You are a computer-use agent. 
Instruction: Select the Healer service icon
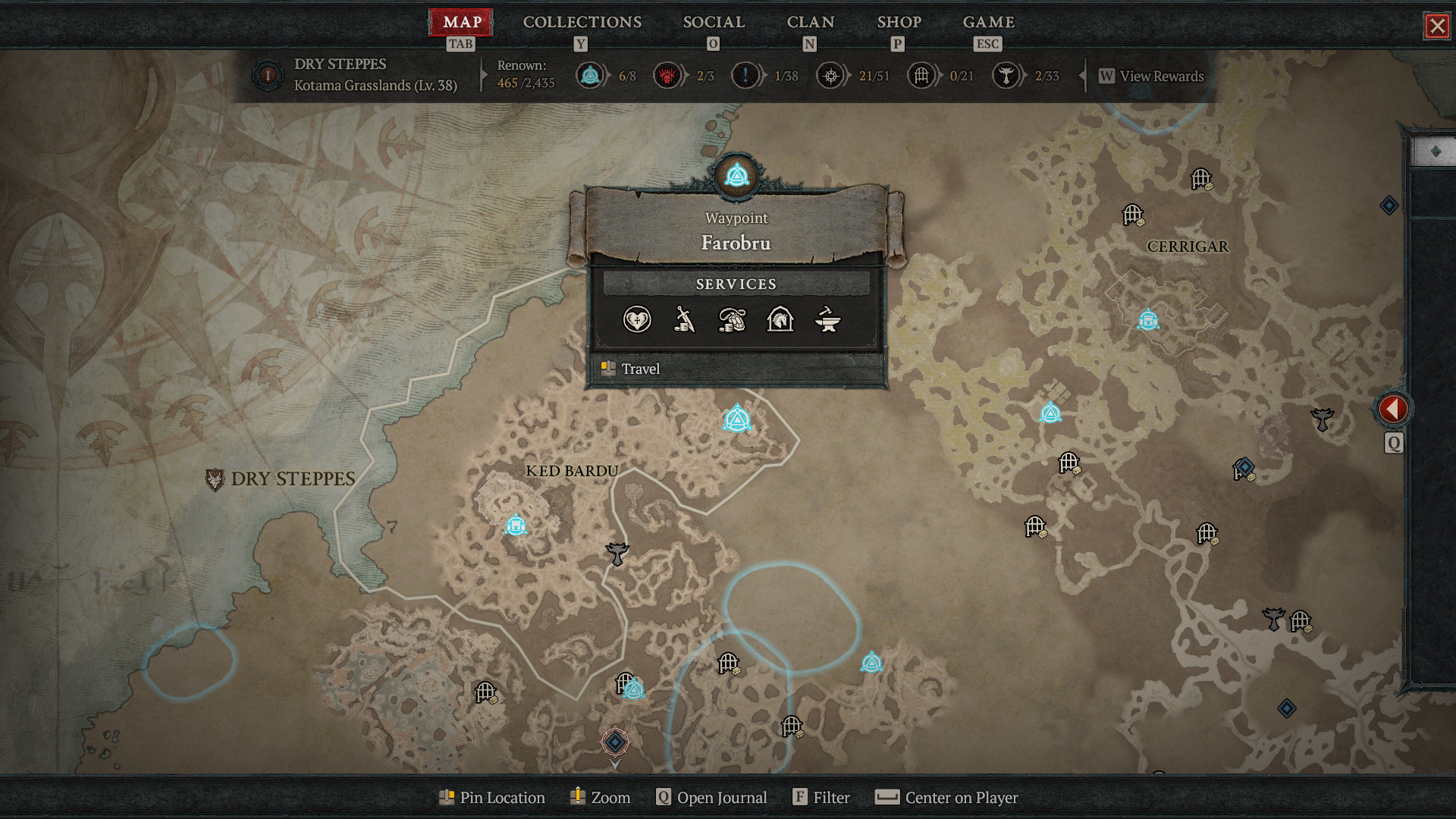point(639,320)
